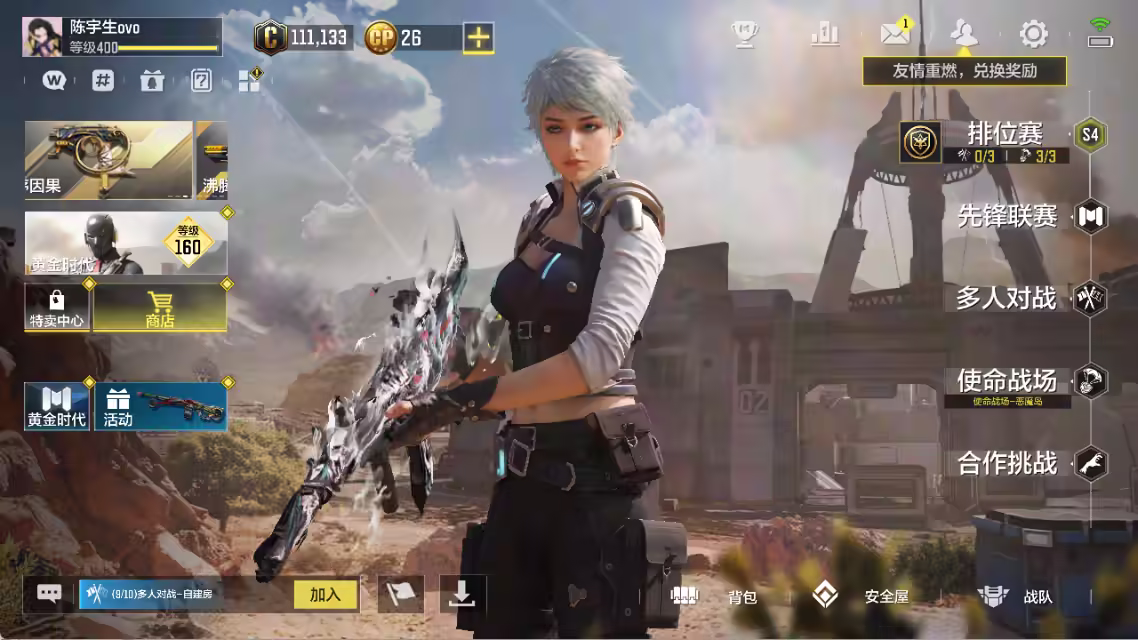This screenshot has width=1138, height=640.
Task: Open the 排位赛 ranked match mode
Action: (x=1004, y=134)
